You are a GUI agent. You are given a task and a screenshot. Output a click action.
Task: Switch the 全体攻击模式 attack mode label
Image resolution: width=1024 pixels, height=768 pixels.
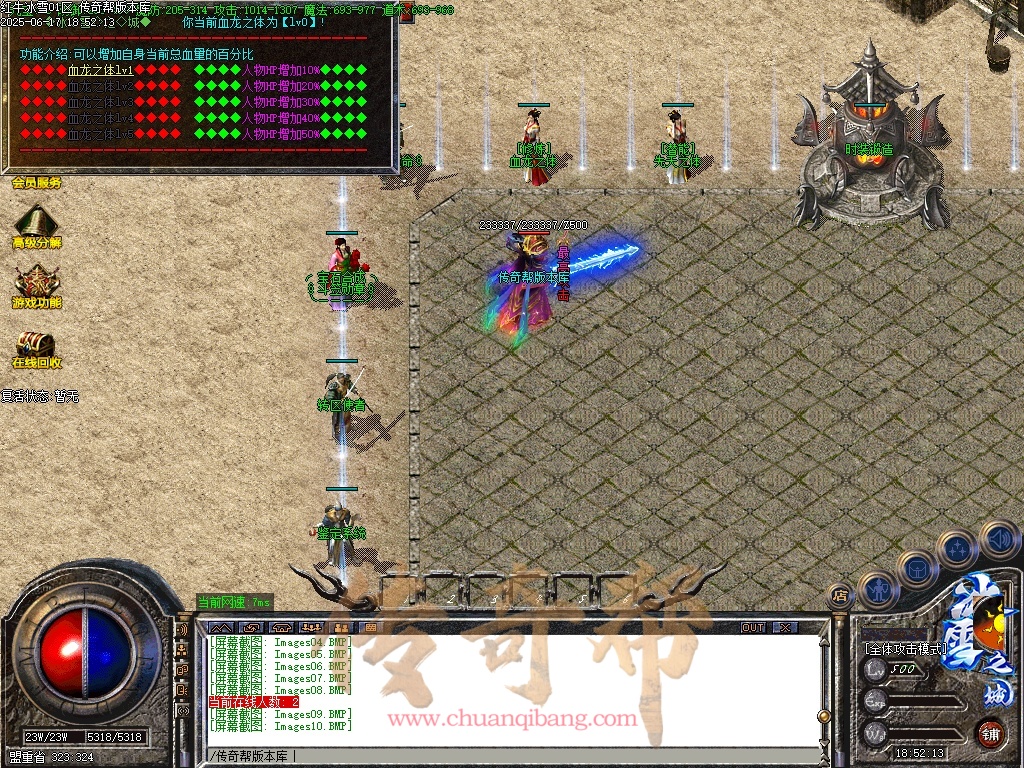[x=905, y=649]
